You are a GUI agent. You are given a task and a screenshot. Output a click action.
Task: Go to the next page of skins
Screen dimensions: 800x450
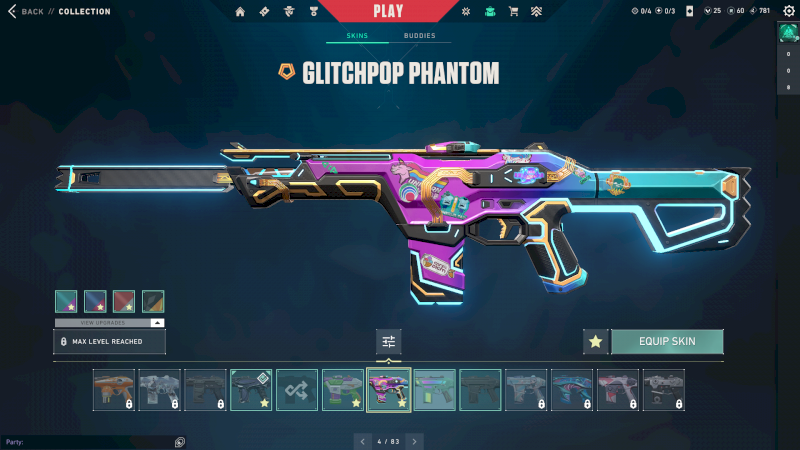[x=415, y=441]
